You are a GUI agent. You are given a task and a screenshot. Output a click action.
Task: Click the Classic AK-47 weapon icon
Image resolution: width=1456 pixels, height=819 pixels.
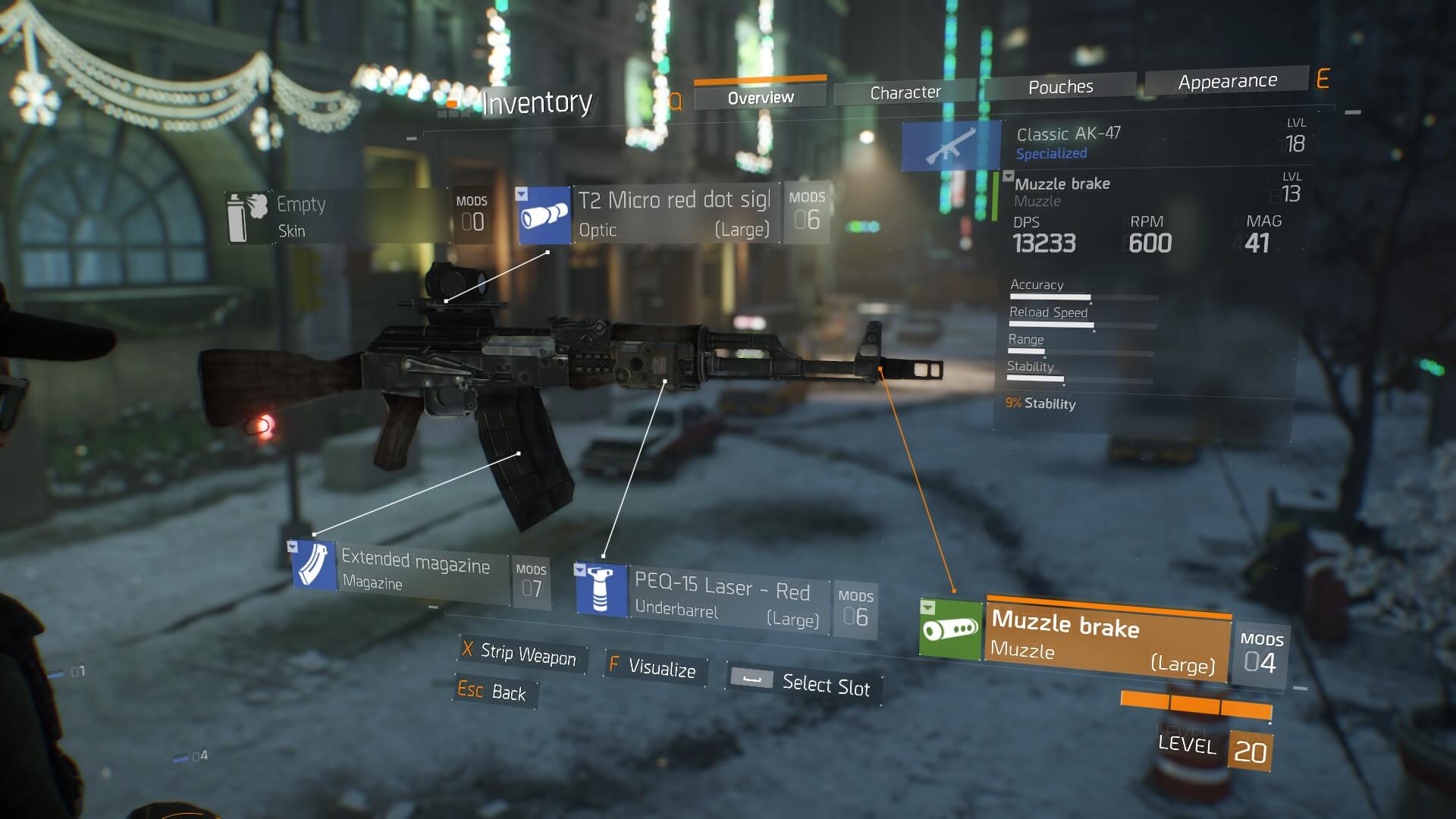(951, 146)
